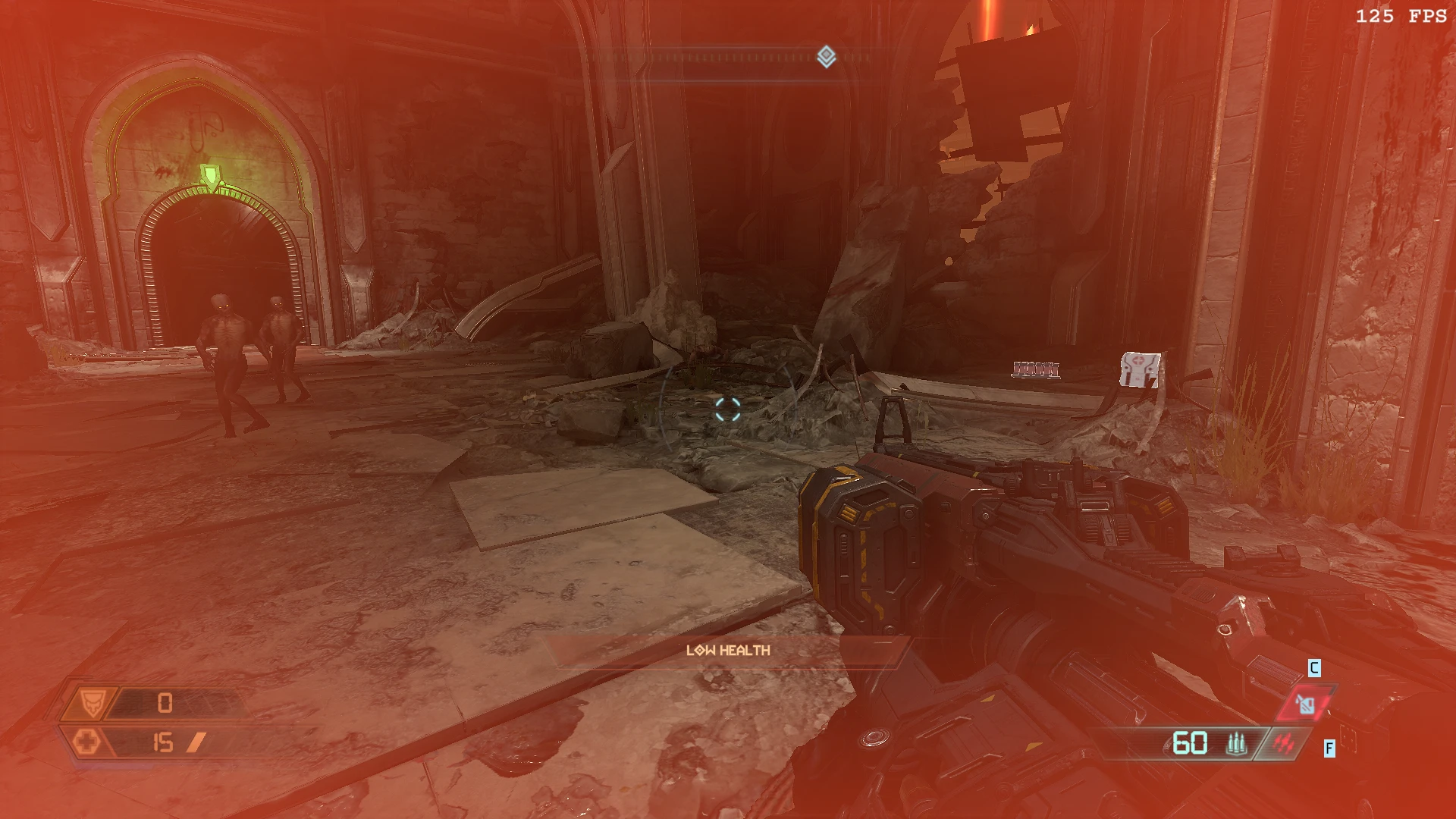The image size is (1456, 819).
Task: Select the health cross icon
Action: point(88,742)
